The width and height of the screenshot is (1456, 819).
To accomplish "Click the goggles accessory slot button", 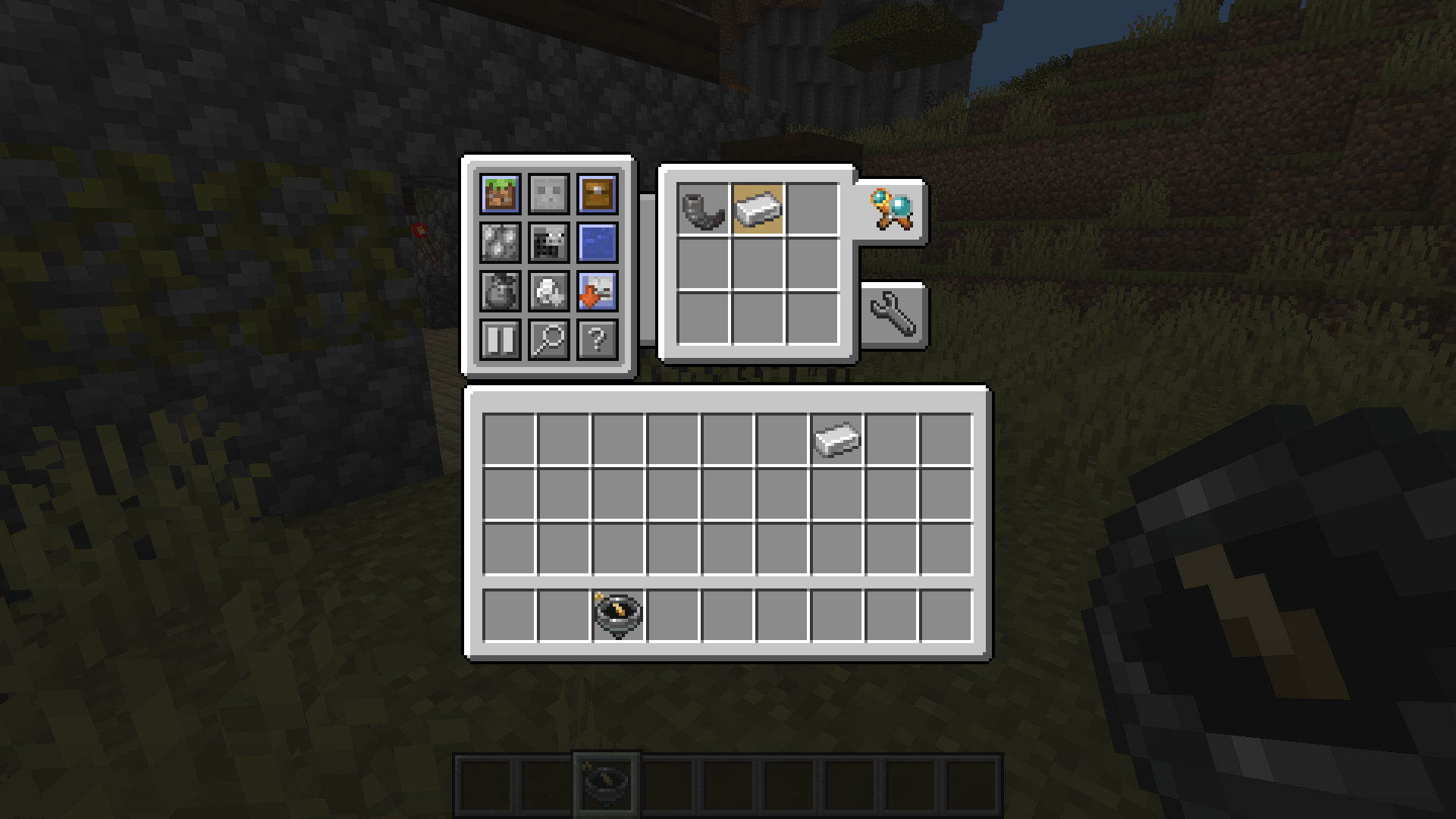I will point(891,210).
